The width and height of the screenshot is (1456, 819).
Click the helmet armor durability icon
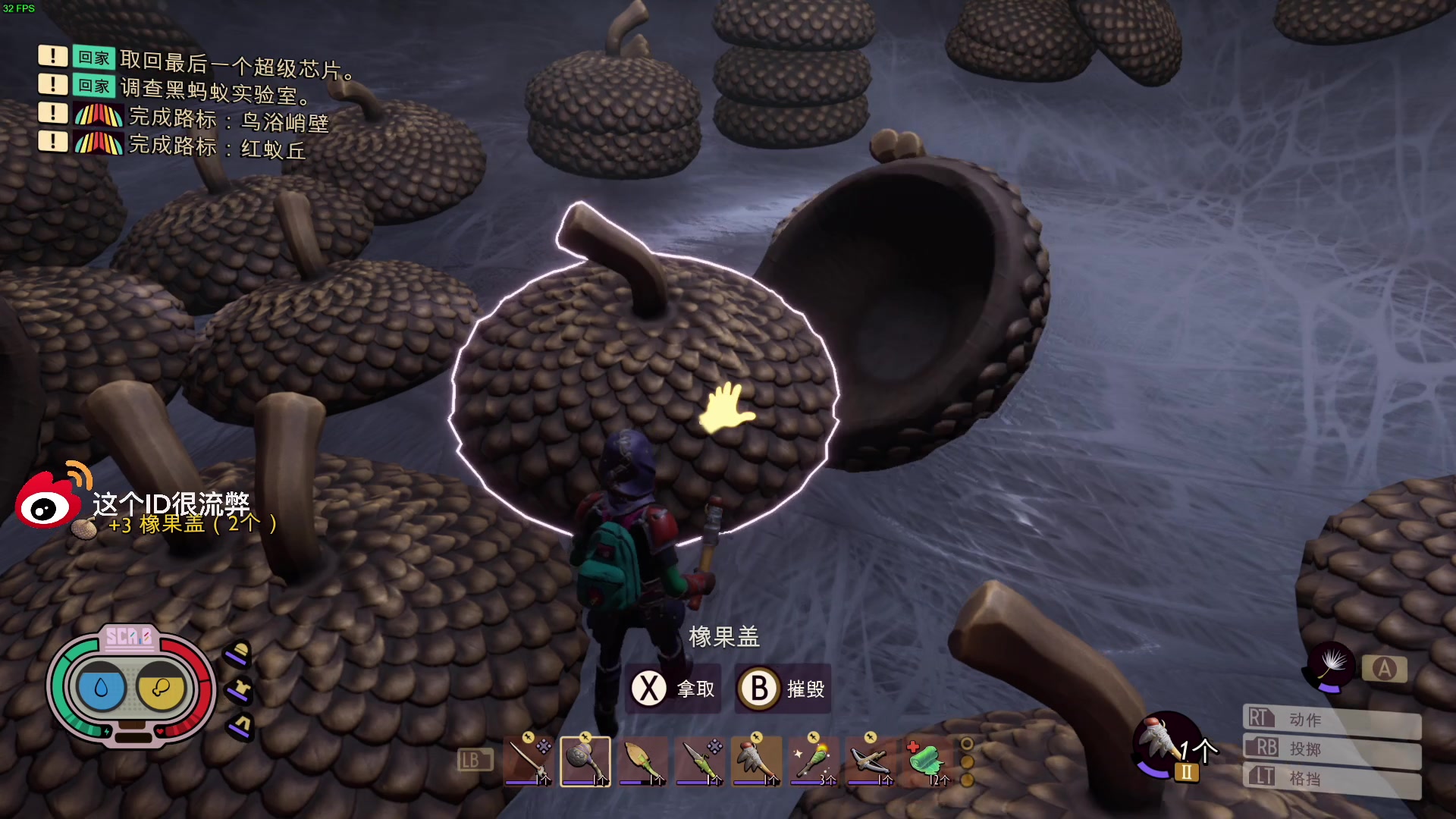(239, 654)
